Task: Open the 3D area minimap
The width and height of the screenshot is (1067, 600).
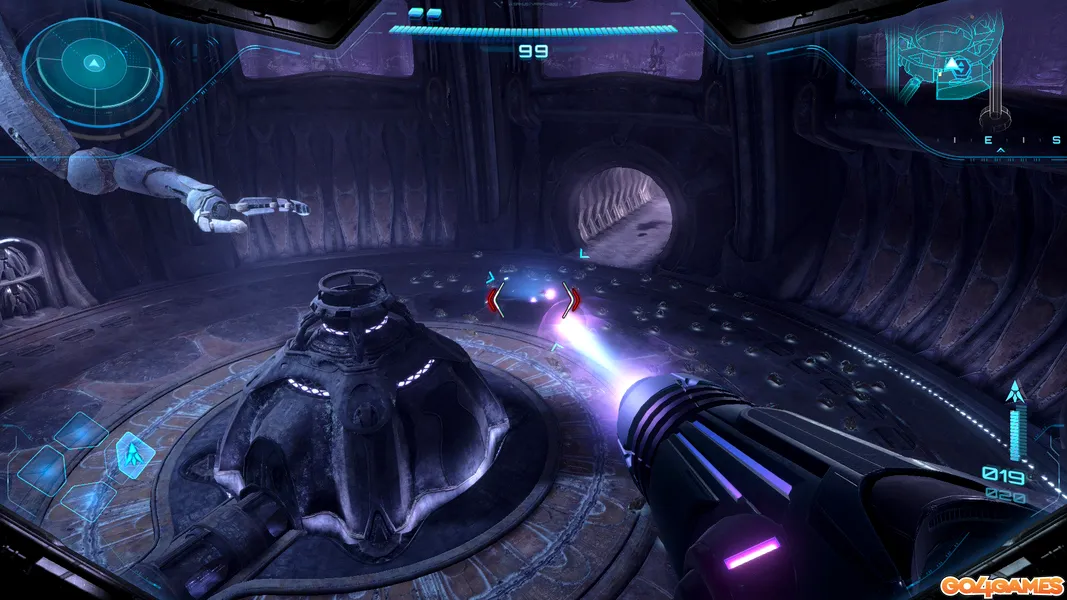Action: coord(944,62)
